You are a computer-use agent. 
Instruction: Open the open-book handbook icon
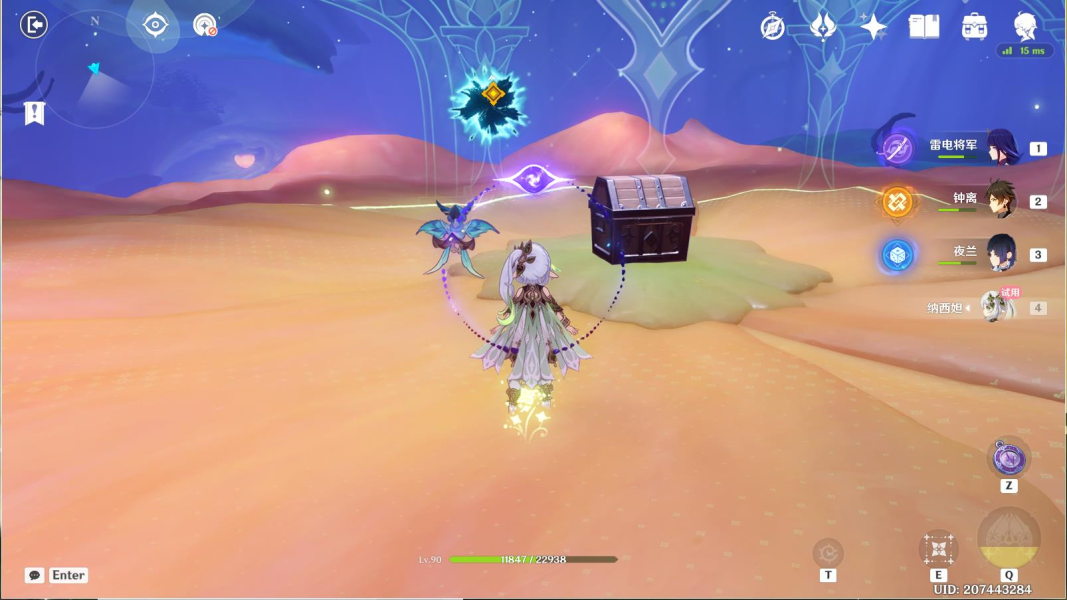tap(923, 27)
